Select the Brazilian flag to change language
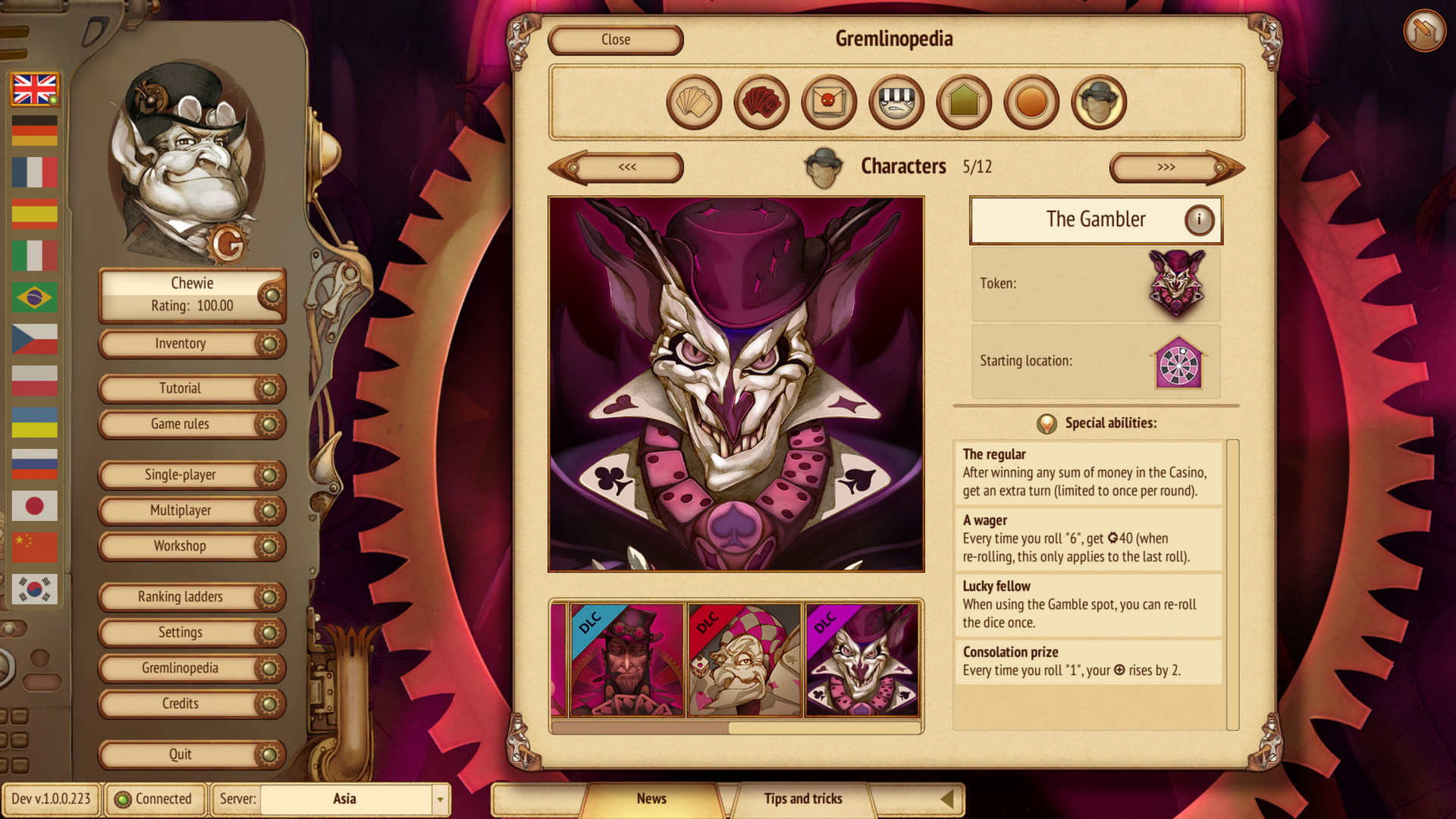The height and width of the screenshot is (819, 1456). point(35,297)
